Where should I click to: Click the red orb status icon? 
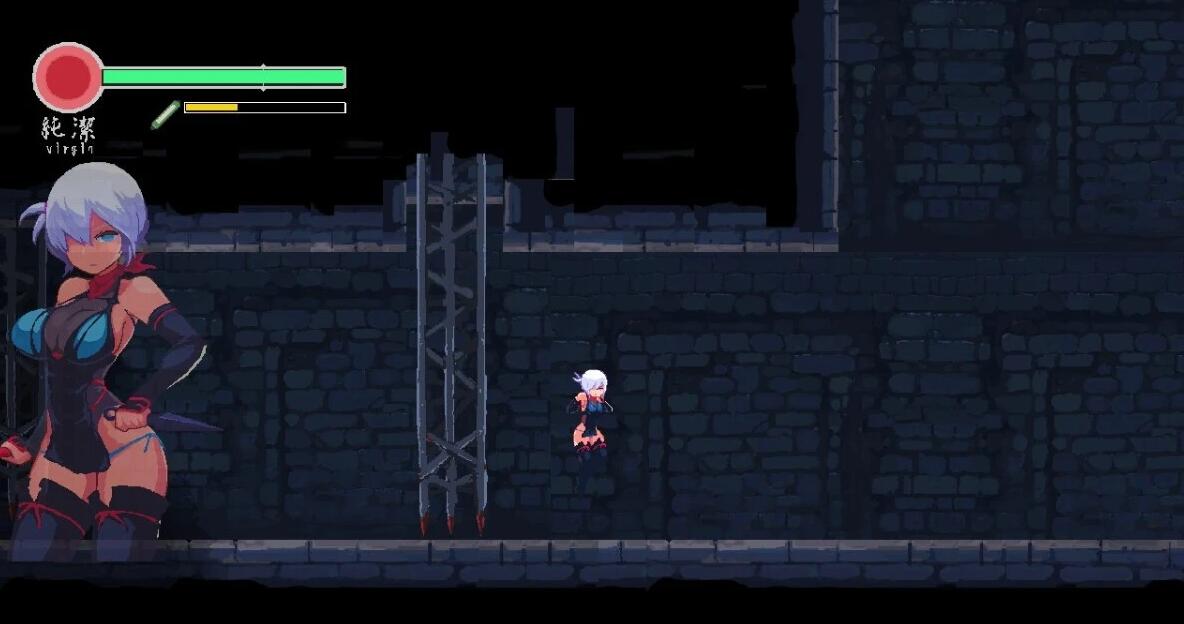(68, 77)
